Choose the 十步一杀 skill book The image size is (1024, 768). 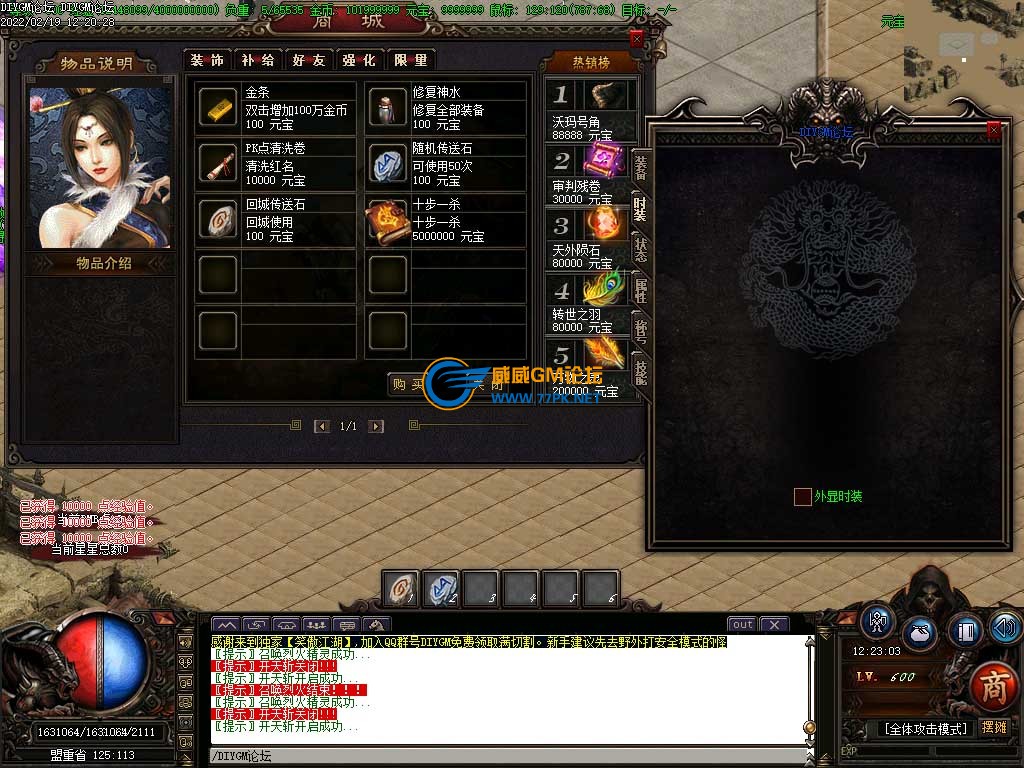coord(387,219)
